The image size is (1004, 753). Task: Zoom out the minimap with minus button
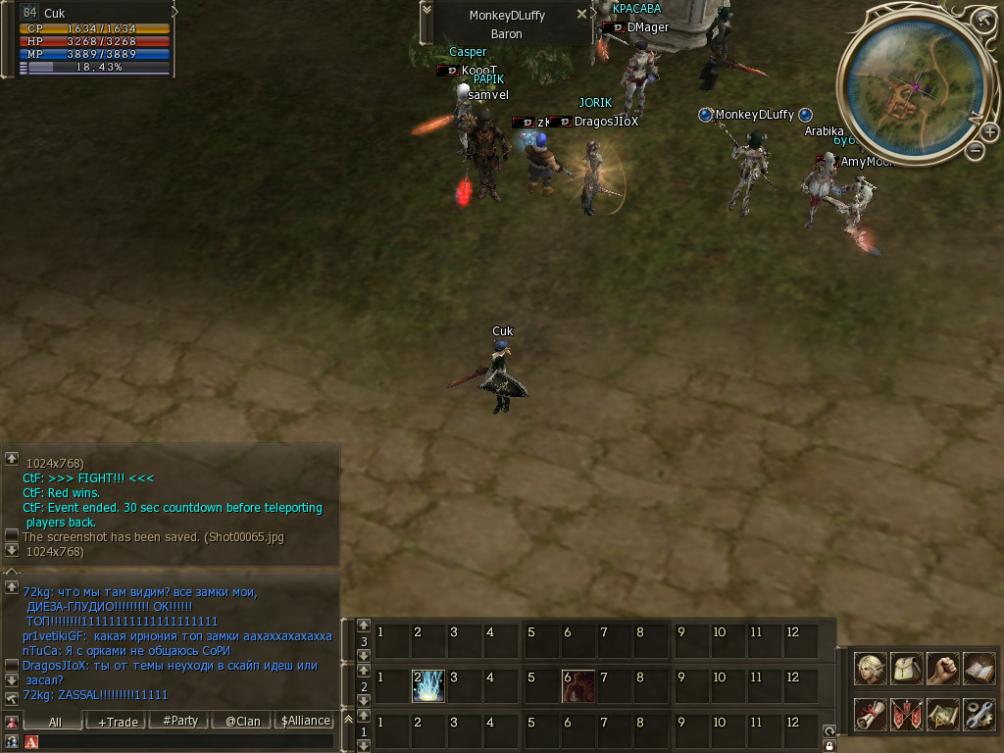976,151
